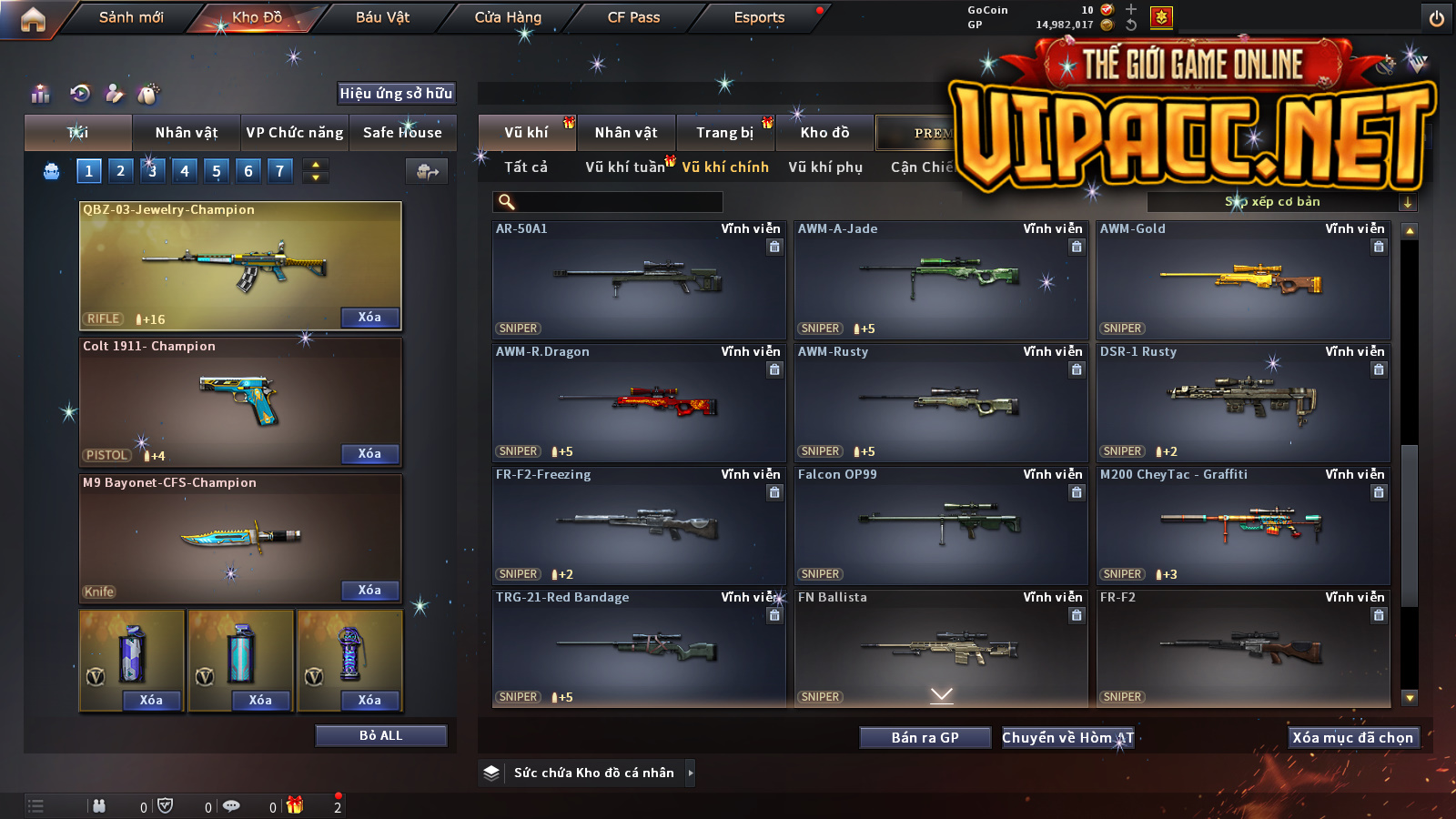
Task: Click Xóa mục đã chọn button
Action: pyautogui.click(x=1352, y=738)
